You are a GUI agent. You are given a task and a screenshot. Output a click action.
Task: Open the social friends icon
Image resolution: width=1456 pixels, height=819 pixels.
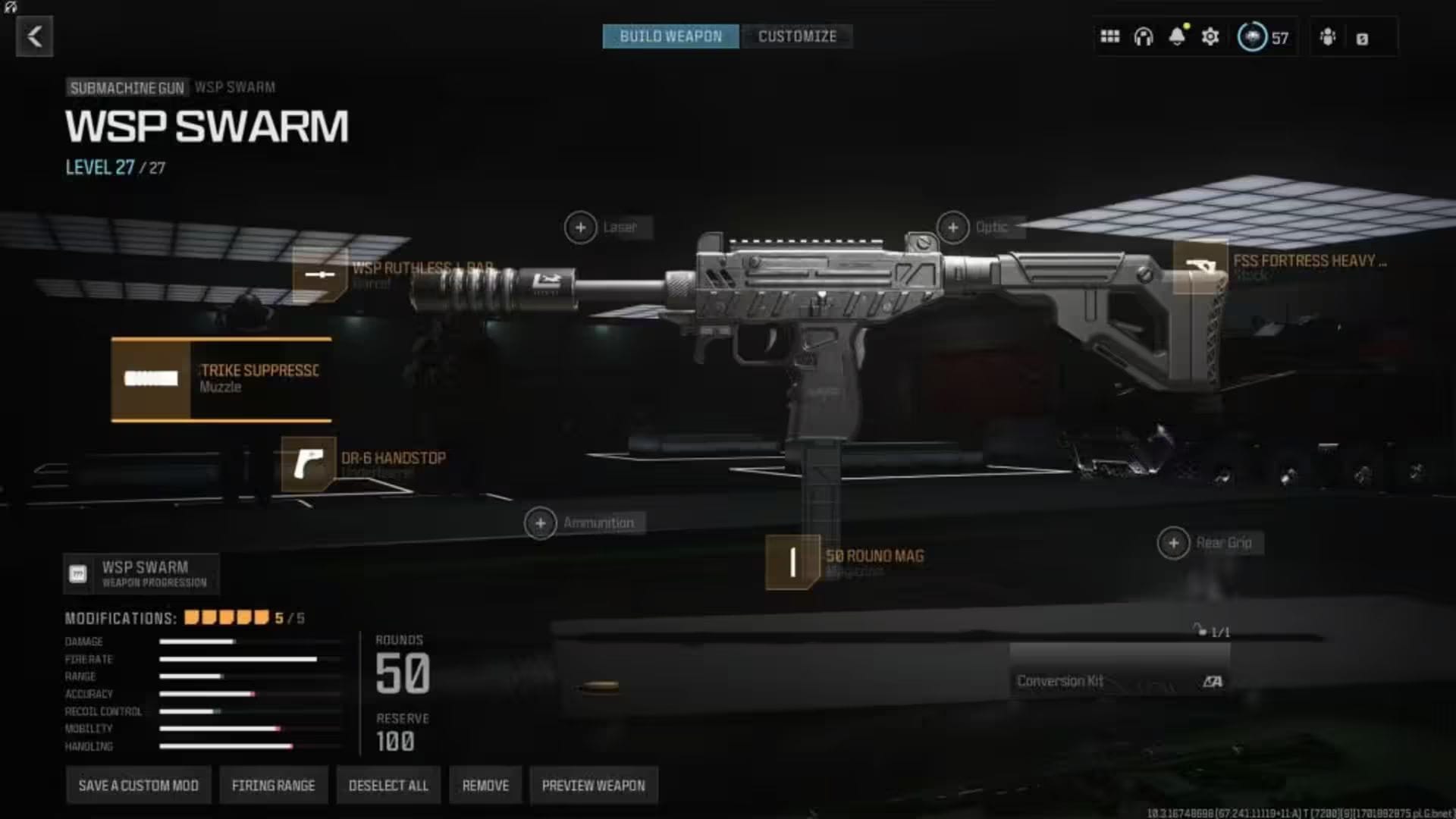1329,36
